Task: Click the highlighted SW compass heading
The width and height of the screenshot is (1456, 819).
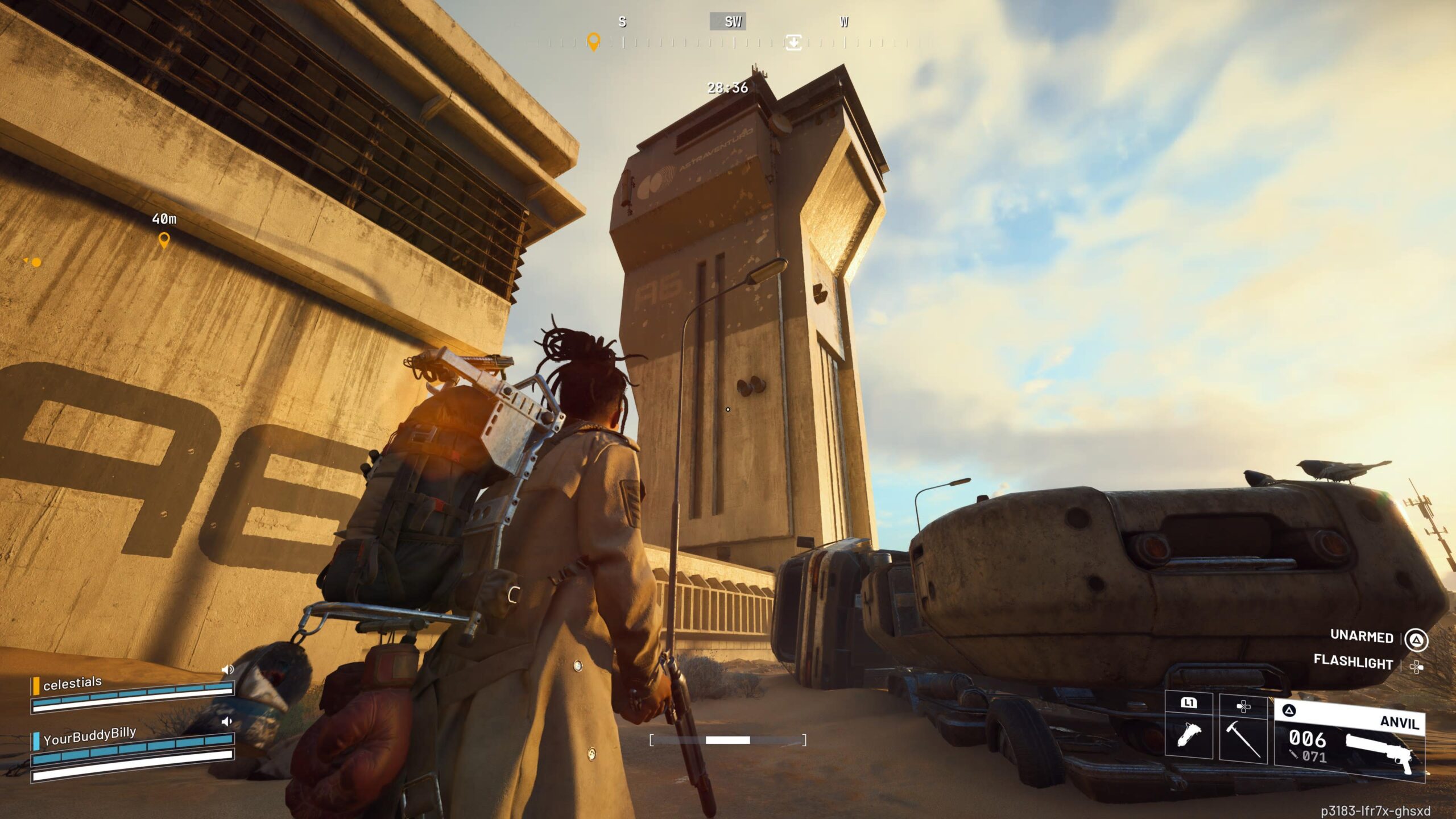Action: coord(728,22)
